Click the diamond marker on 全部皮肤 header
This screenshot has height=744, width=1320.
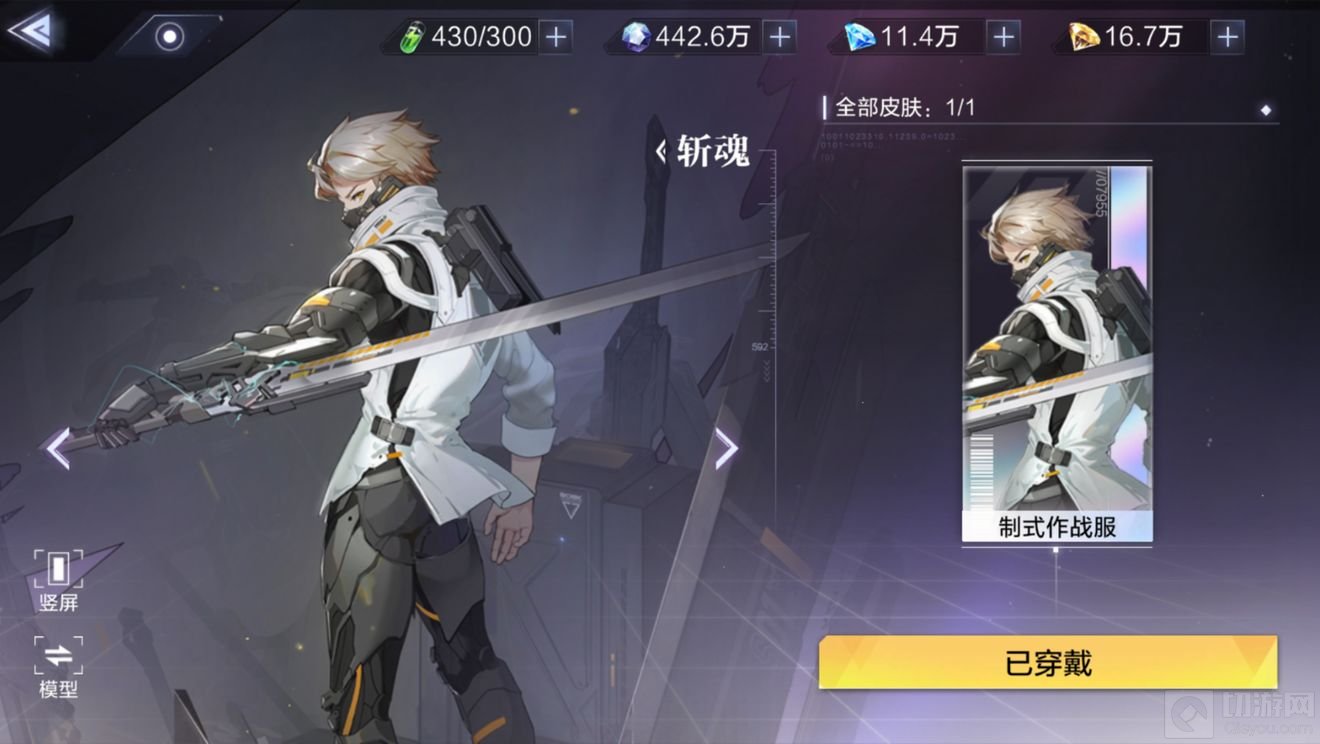[x=1266, y=110]
